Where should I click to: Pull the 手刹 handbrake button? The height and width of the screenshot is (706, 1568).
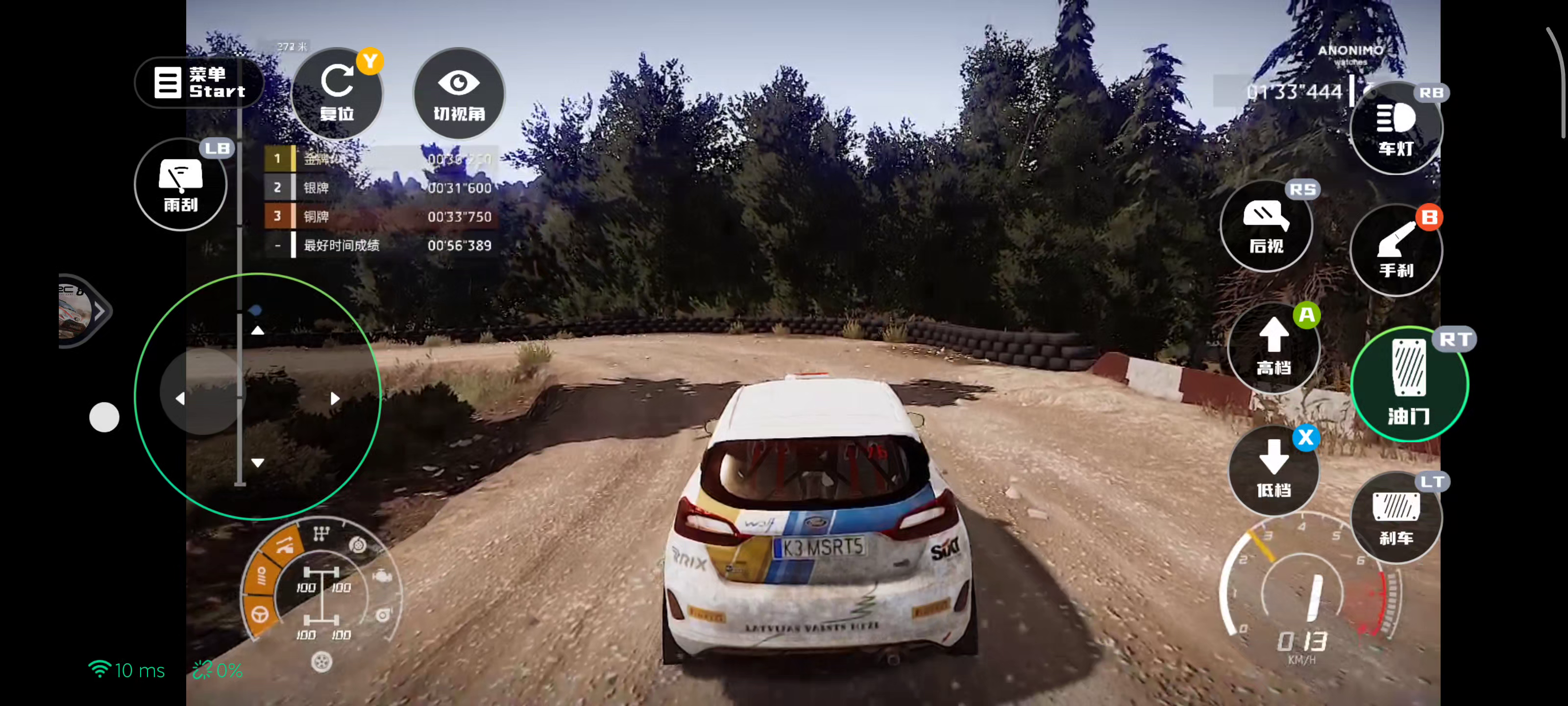[x=1395, y=250]
